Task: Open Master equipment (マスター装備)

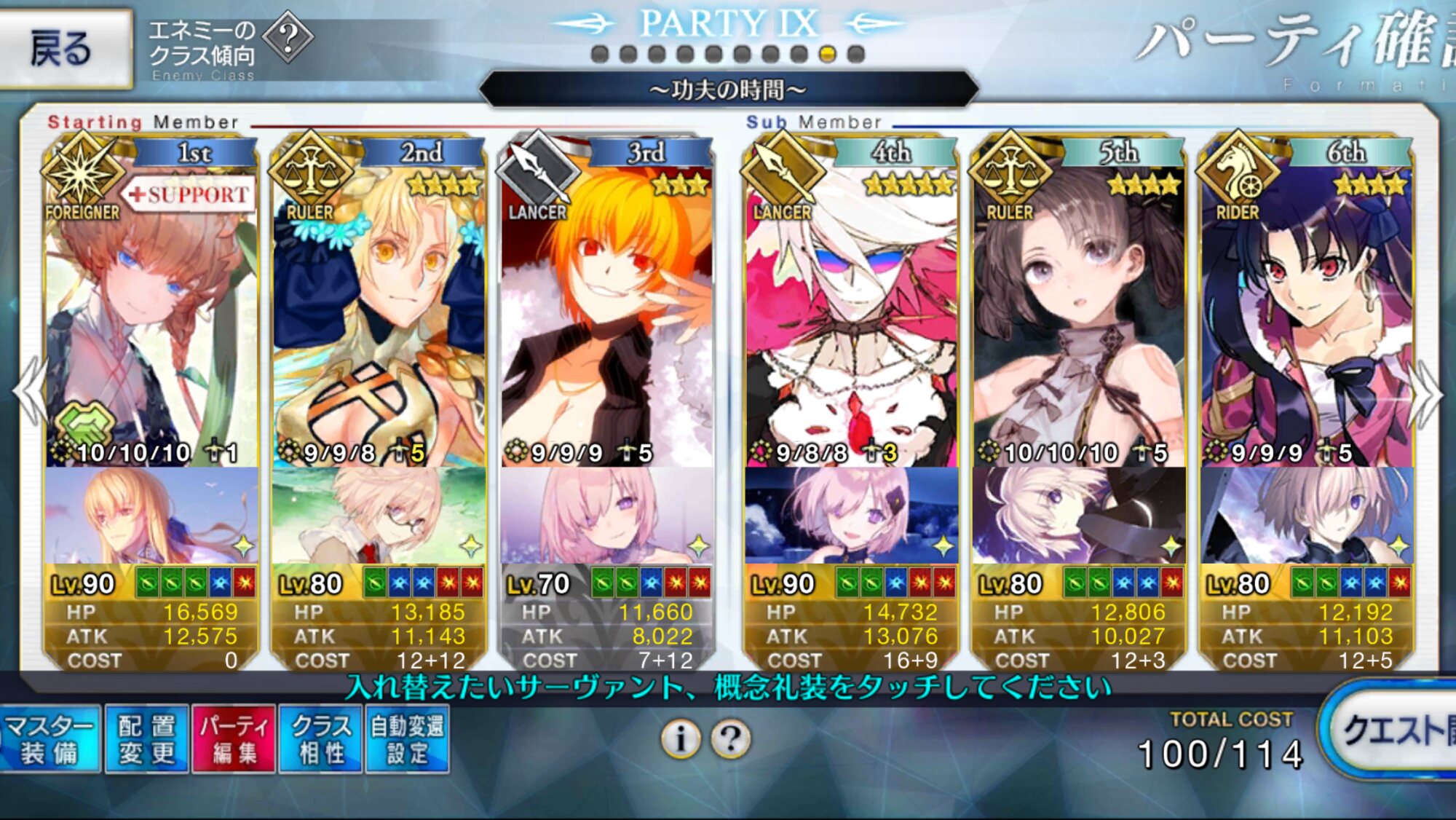Action: 50,739
